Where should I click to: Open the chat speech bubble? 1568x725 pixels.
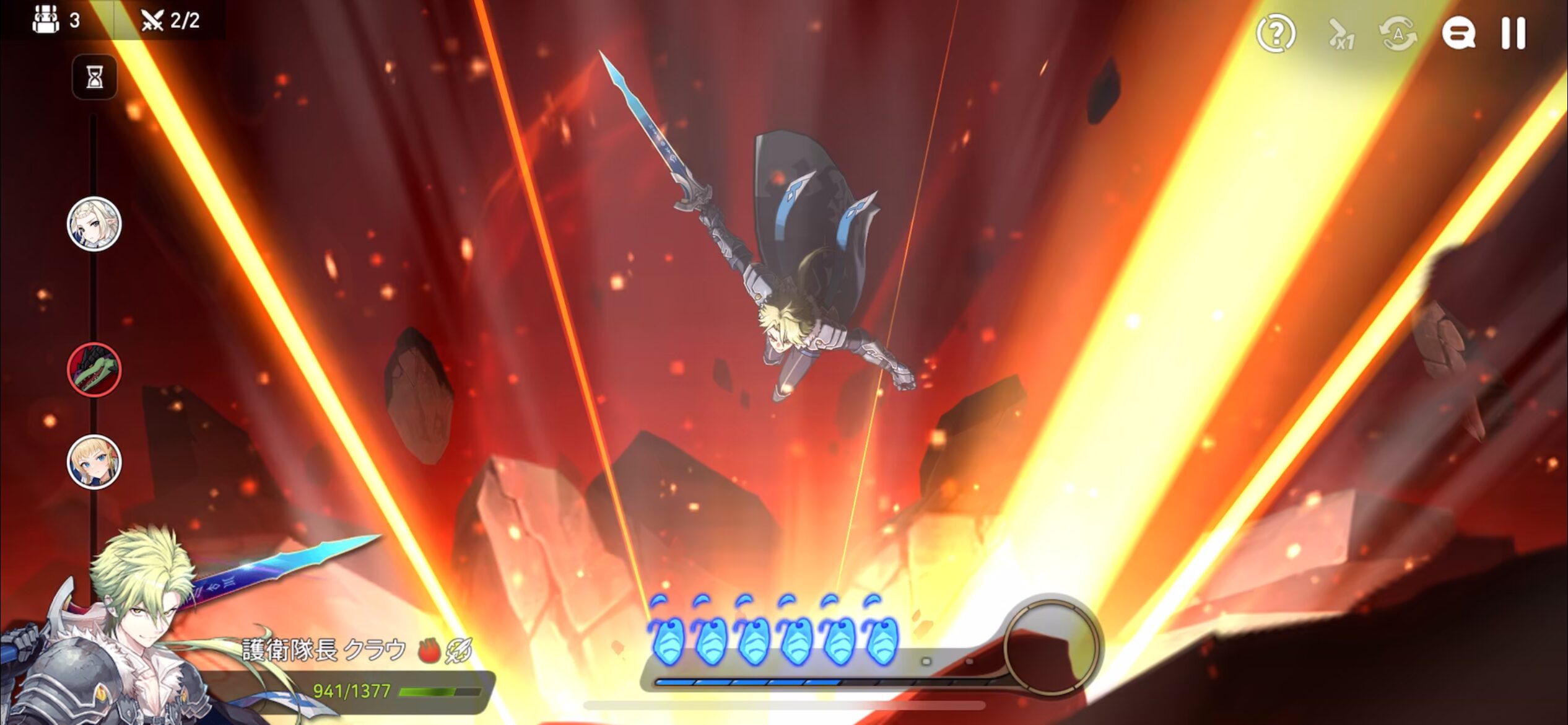pos(1458,33)
